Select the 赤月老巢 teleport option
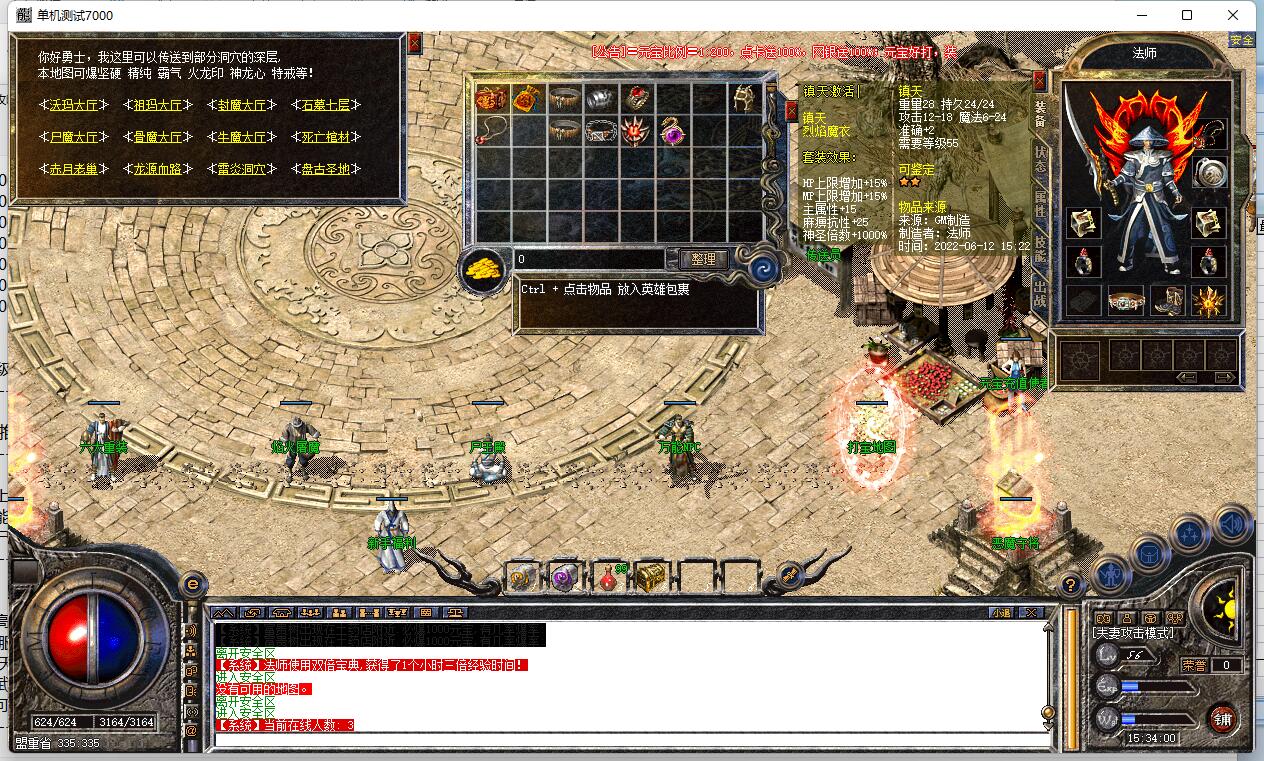This screenshot has width=1264, height=761. [75, 169]
